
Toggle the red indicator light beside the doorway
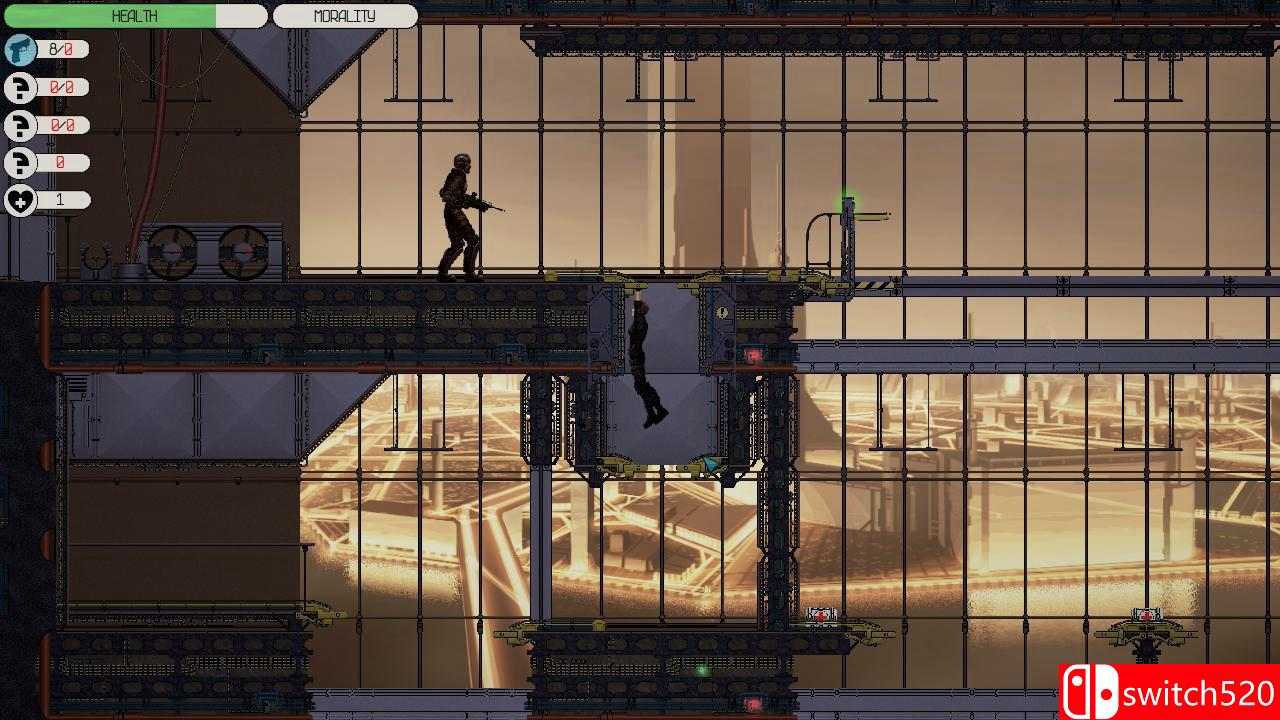(x=753, y=354)
